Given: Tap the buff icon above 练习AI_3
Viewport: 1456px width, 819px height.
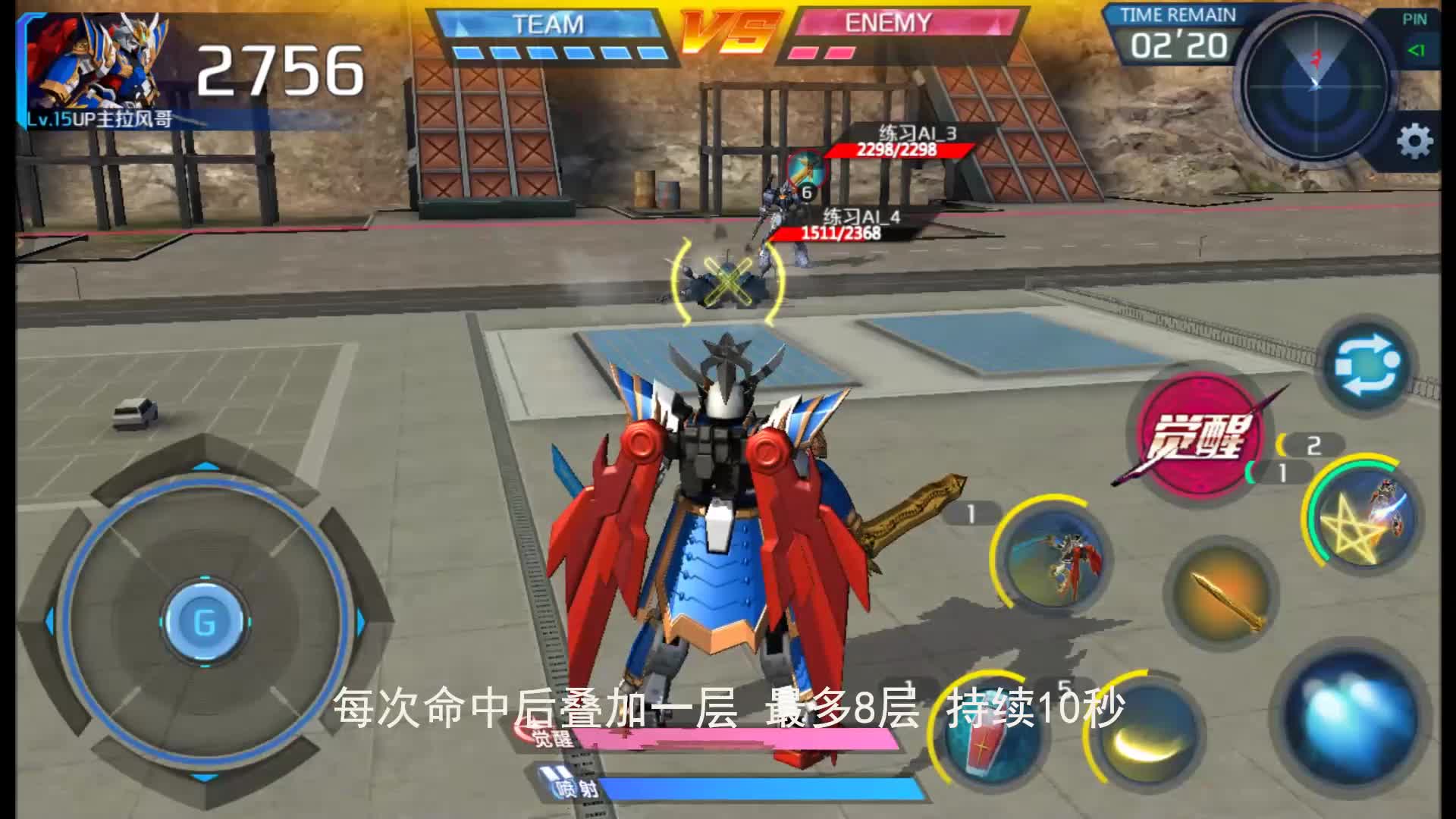Looking at the screenshot, I should point(805,168).
